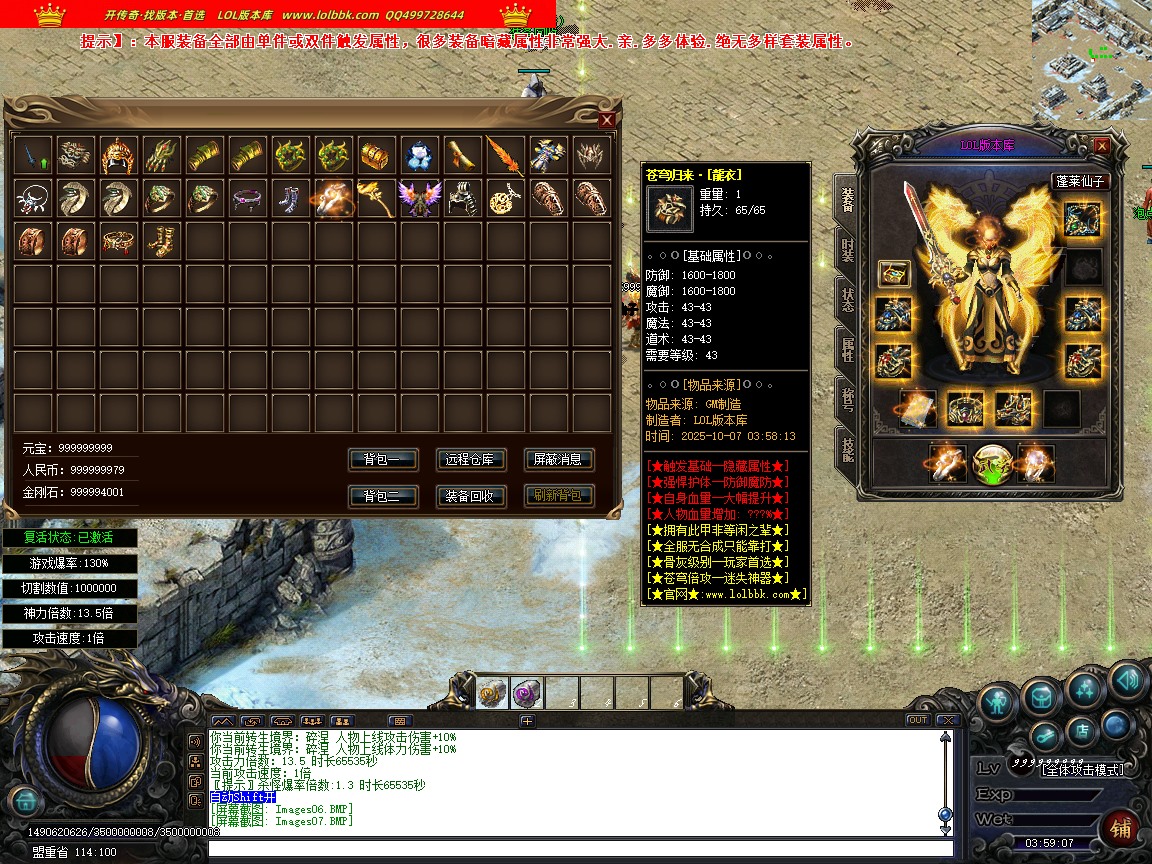Show the attributes (属性) tab
The height and width of the screenshot is (864, 1152).
coord(847,350)
